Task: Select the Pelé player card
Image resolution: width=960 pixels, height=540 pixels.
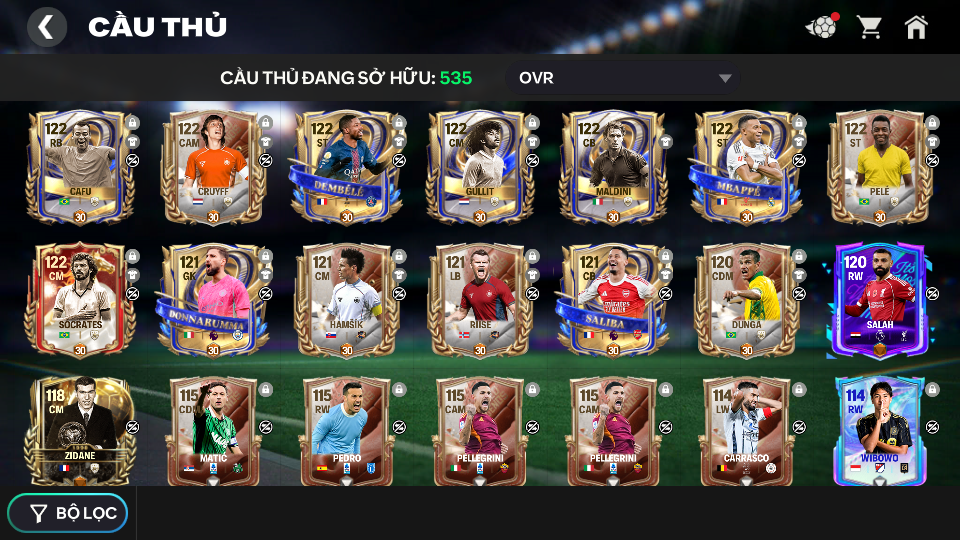Action: point(879,167)
